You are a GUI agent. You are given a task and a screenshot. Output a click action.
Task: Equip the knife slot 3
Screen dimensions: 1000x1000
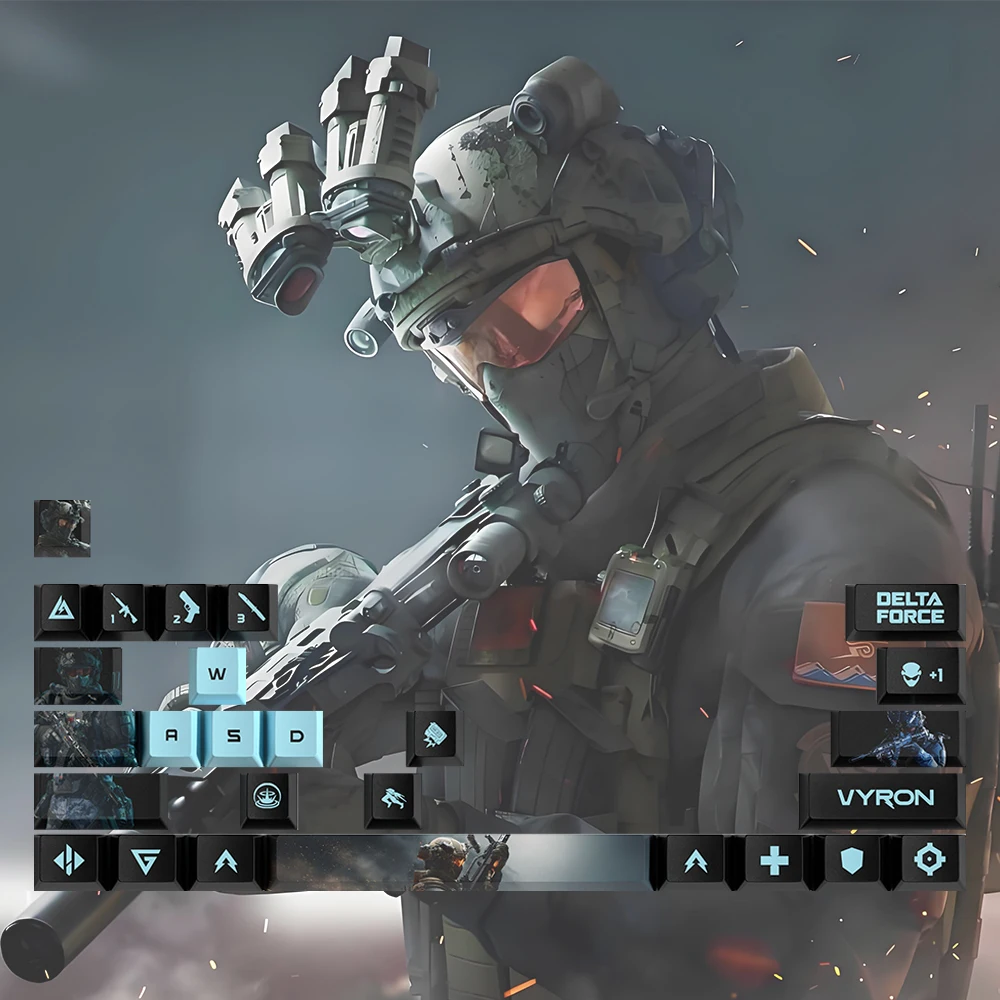pos(250,608)
